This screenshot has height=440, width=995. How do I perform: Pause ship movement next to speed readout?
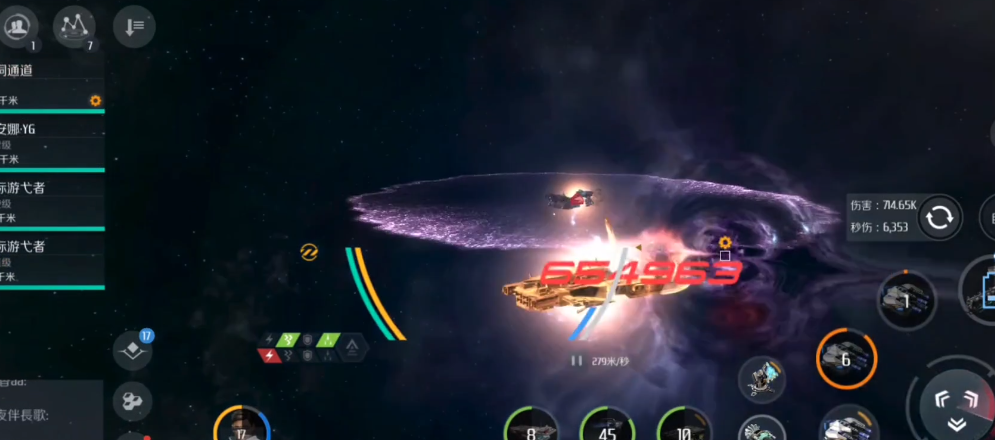[x=576, y=360]
